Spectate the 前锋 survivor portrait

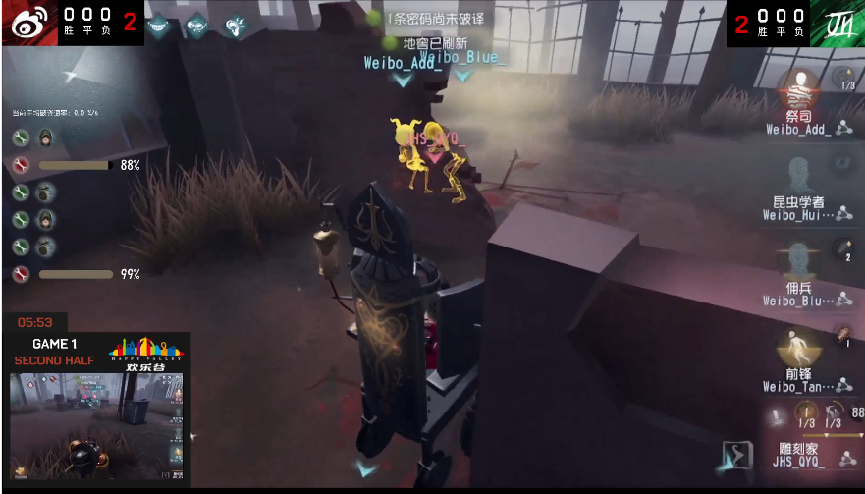point(798,345)
